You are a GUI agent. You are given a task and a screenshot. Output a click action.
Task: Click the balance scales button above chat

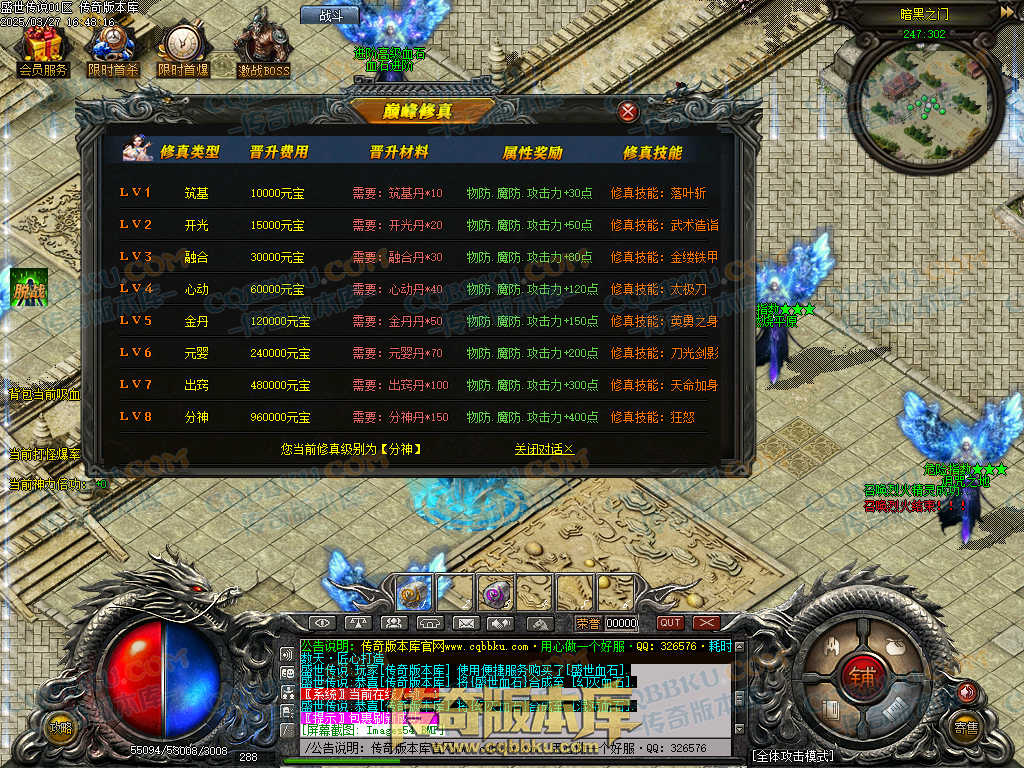click(x=359, y=623)
